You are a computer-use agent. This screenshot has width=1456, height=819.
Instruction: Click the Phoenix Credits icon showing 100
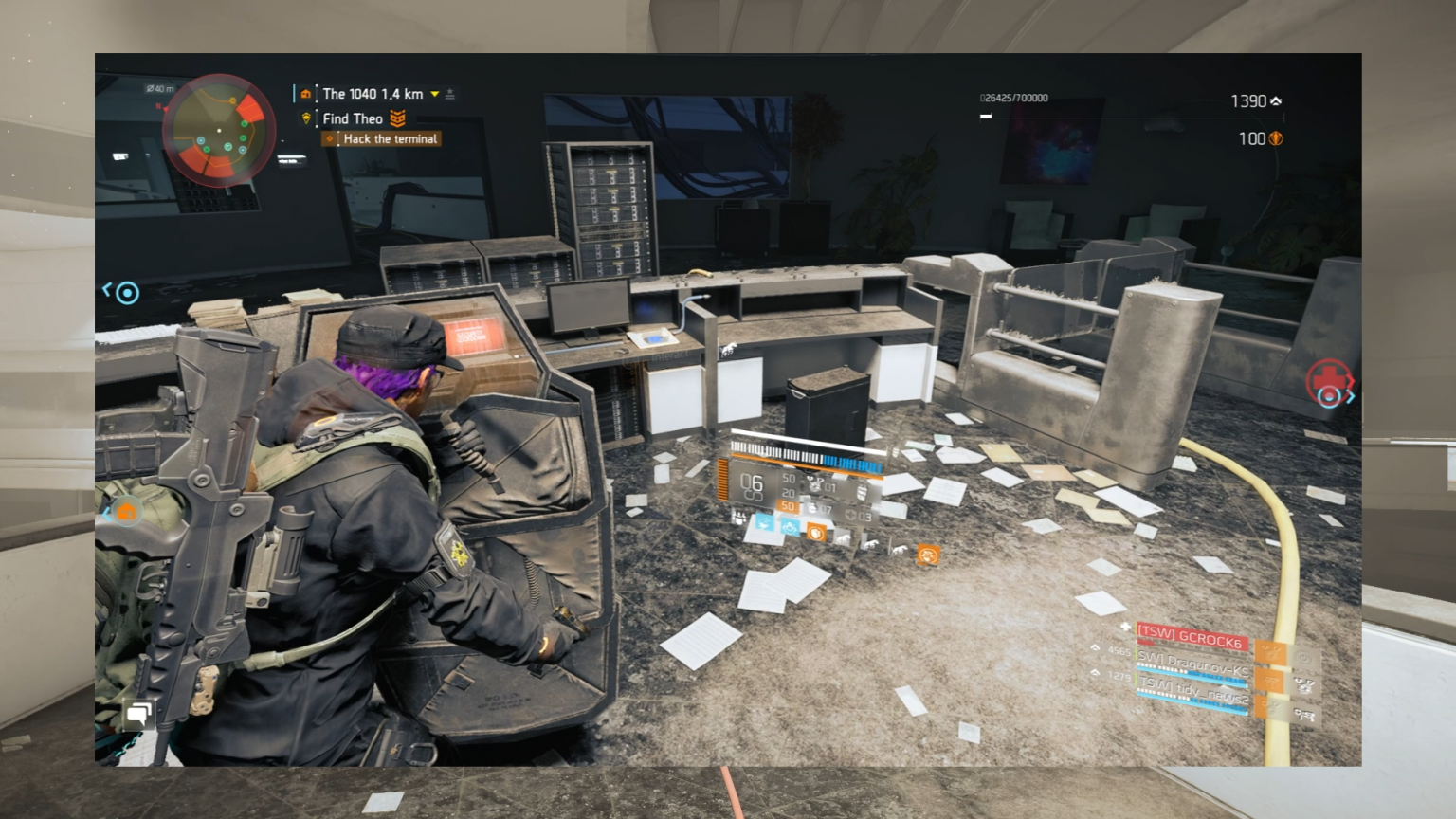[1275, 138]
